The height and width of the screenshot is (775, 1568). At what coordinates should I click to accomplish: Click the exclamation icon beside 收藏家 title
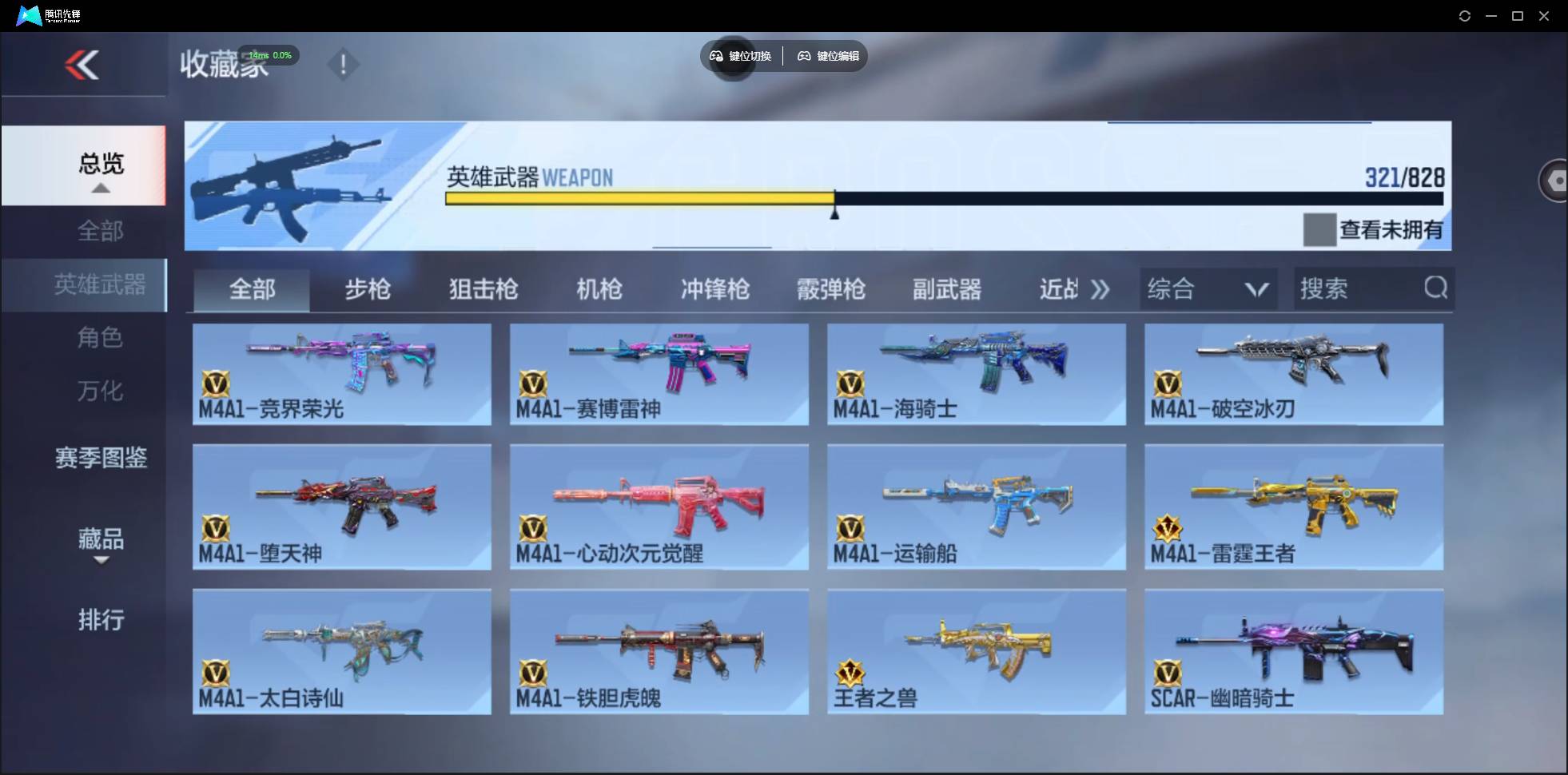click(x=344, y=64)
